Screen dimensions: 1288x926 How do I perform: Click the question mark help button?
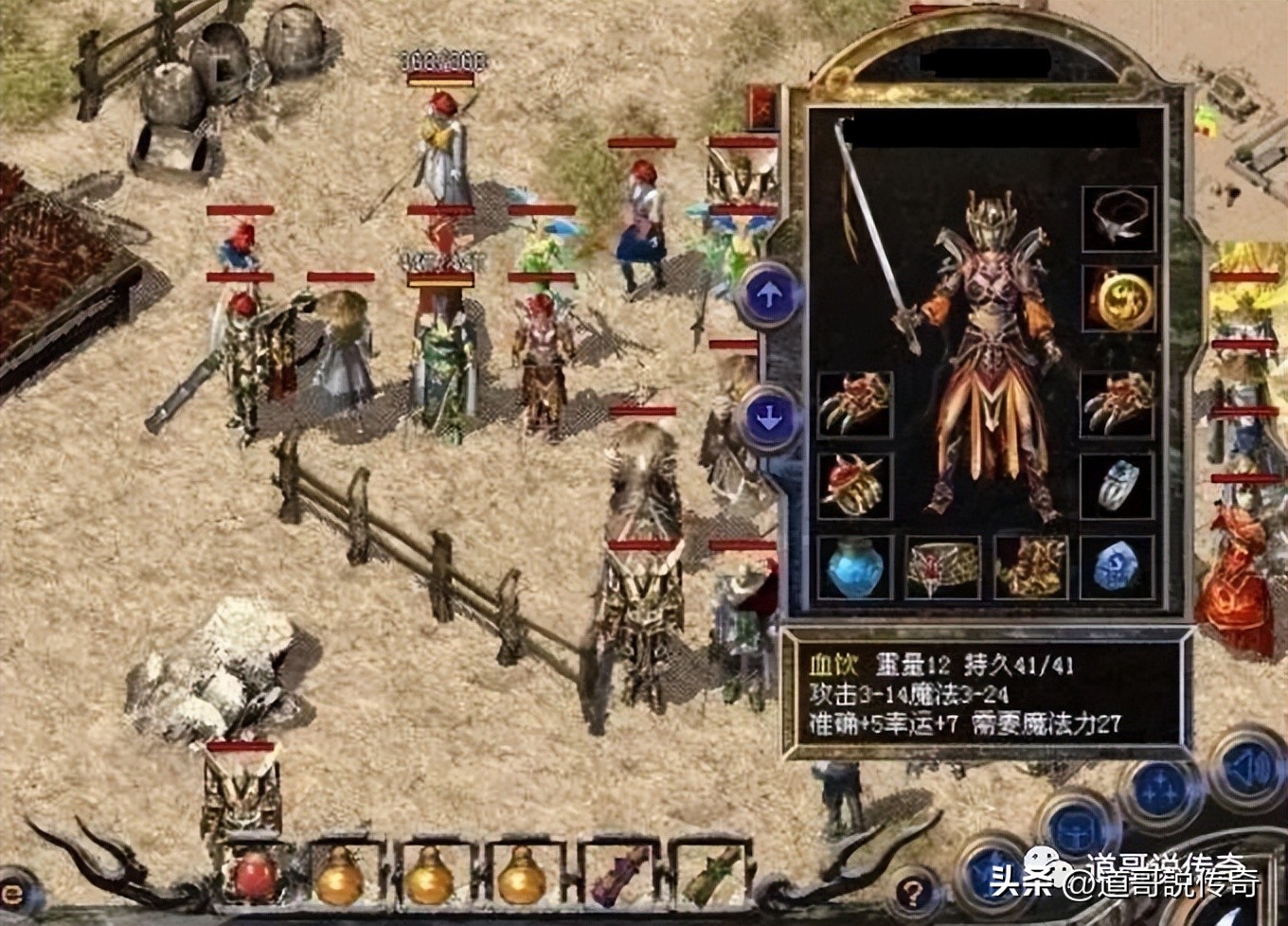[x=913, y=891]
